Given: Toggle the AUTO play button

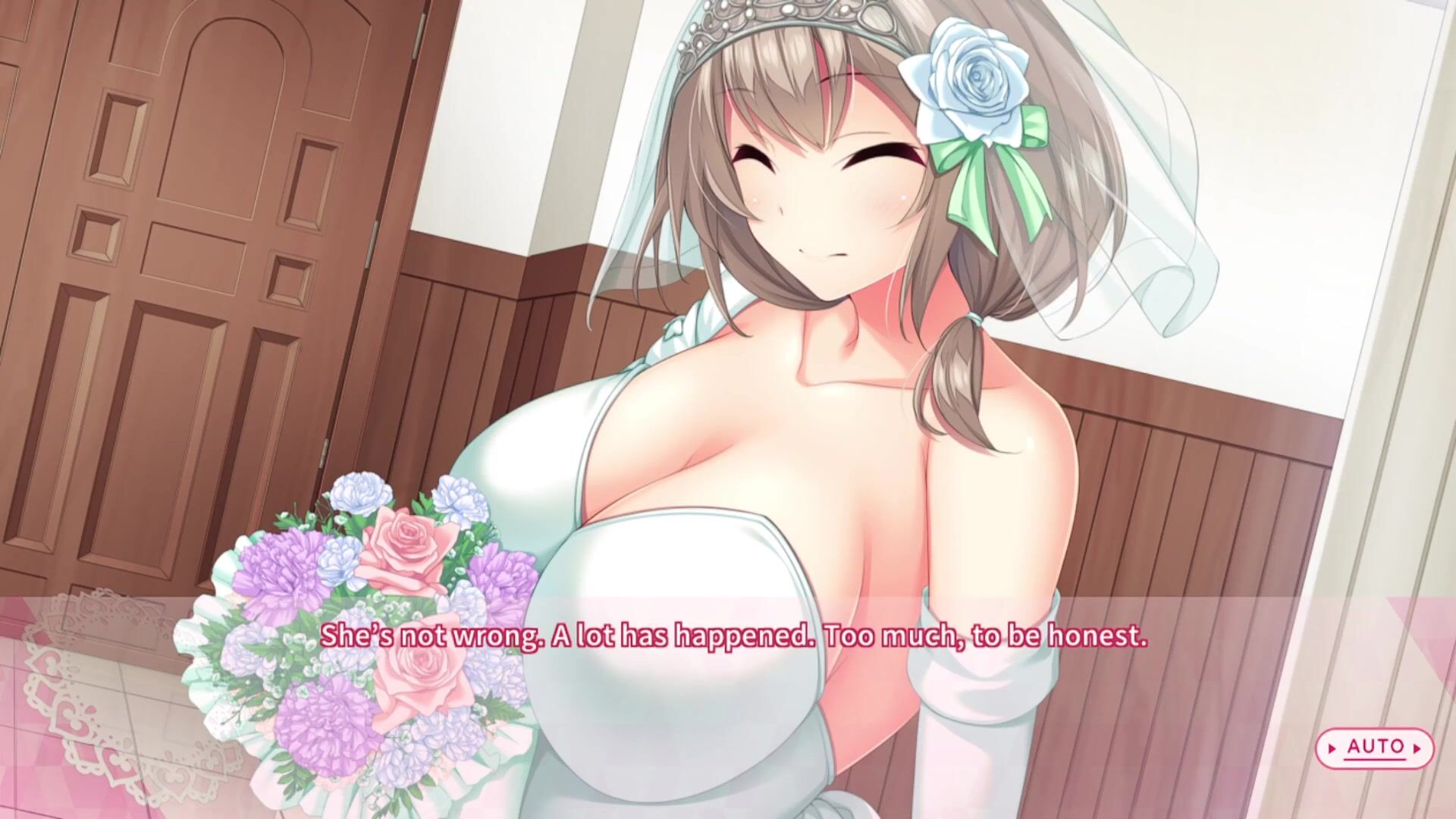Looking at the screenshot, I should click(1374, 748).
